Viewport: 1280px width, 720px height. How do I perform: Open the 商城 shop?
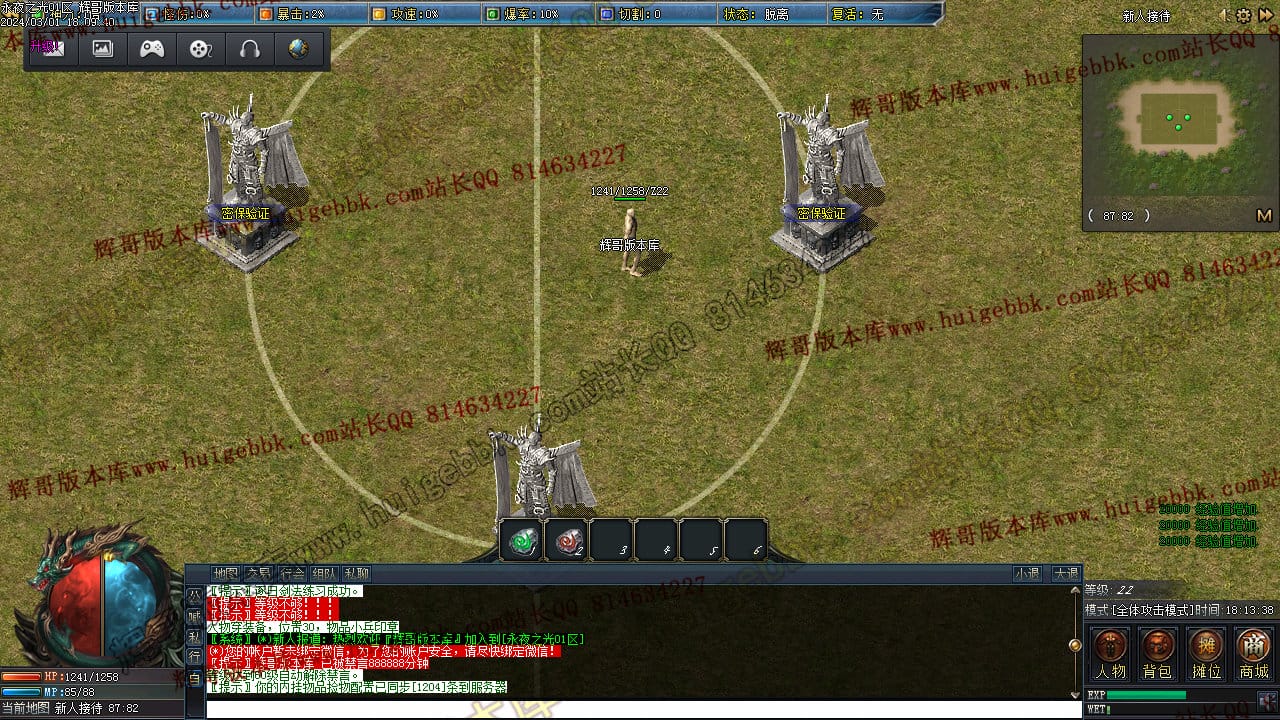pyautogui.click(x=1254, y=653)
